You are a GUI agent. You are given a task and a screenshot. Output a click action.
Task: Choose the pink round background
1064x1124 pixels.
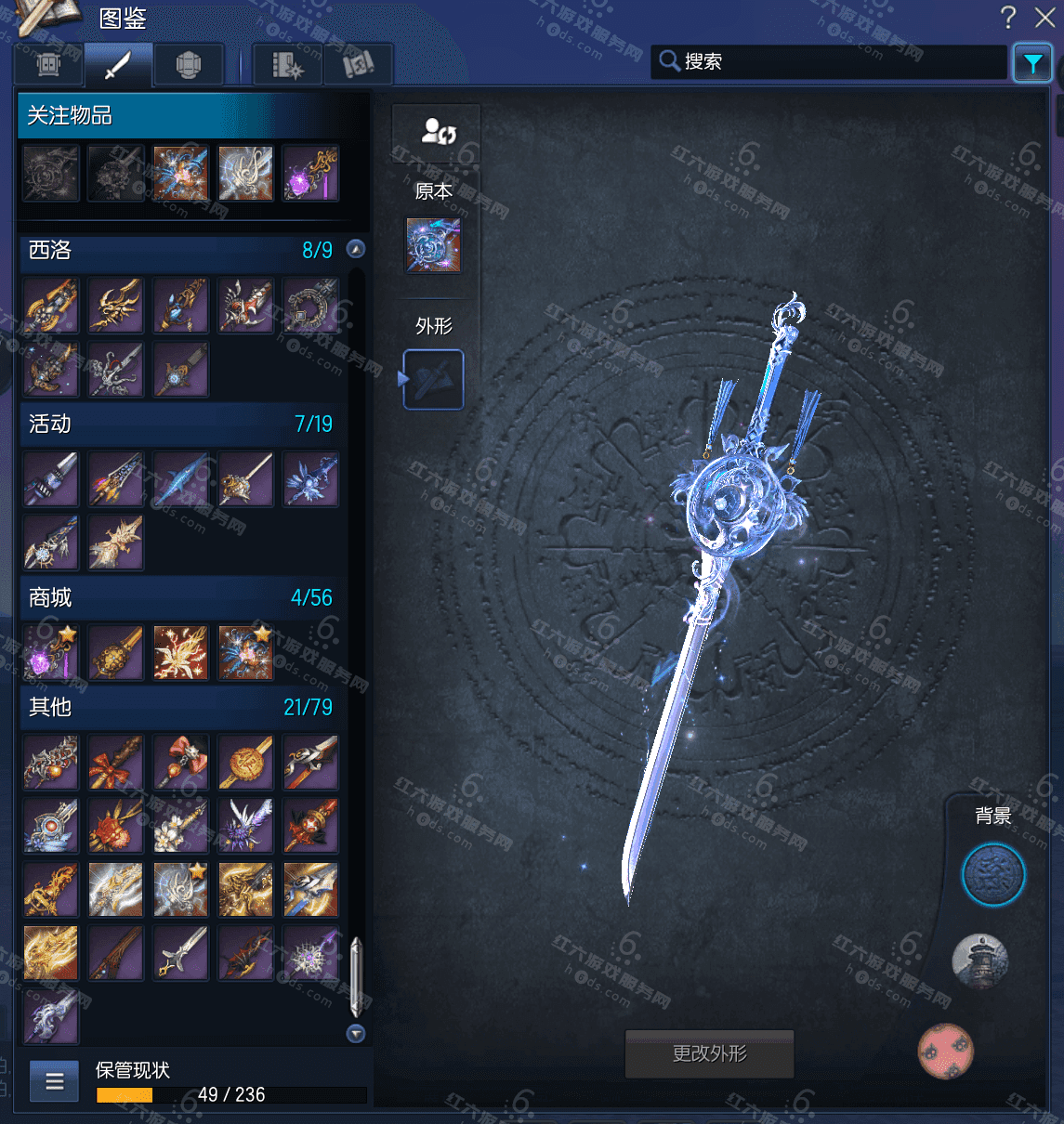945,1051
